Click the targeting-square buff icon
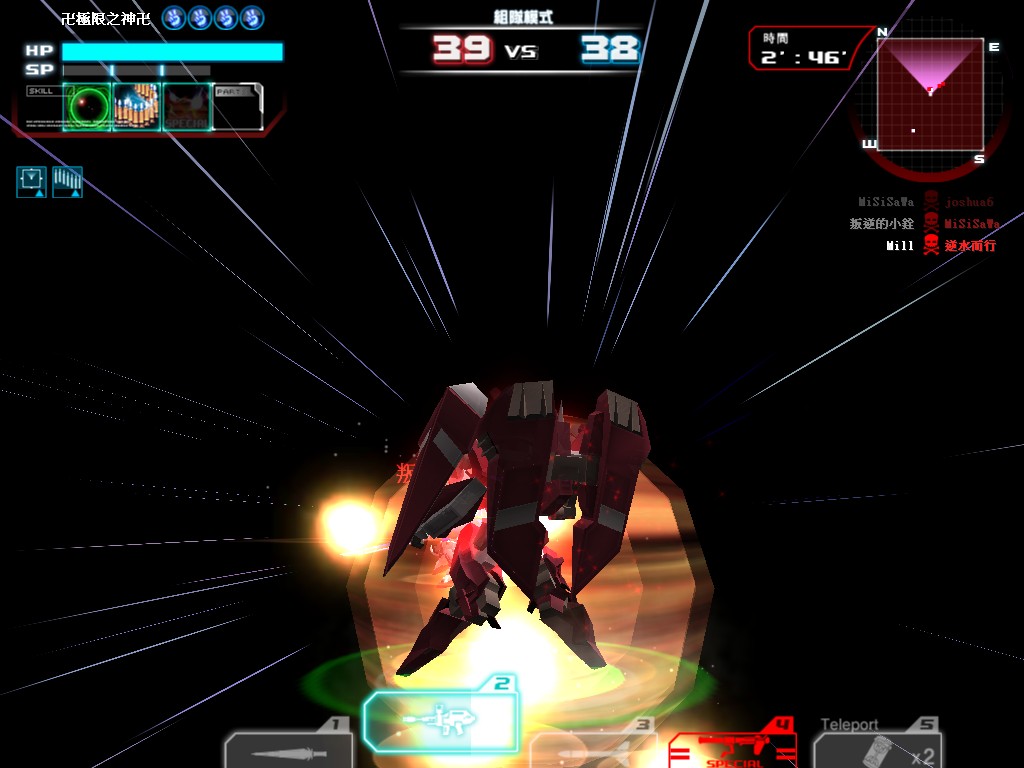Viewport: 1024px width, 768px height. [x=31, y=182]
